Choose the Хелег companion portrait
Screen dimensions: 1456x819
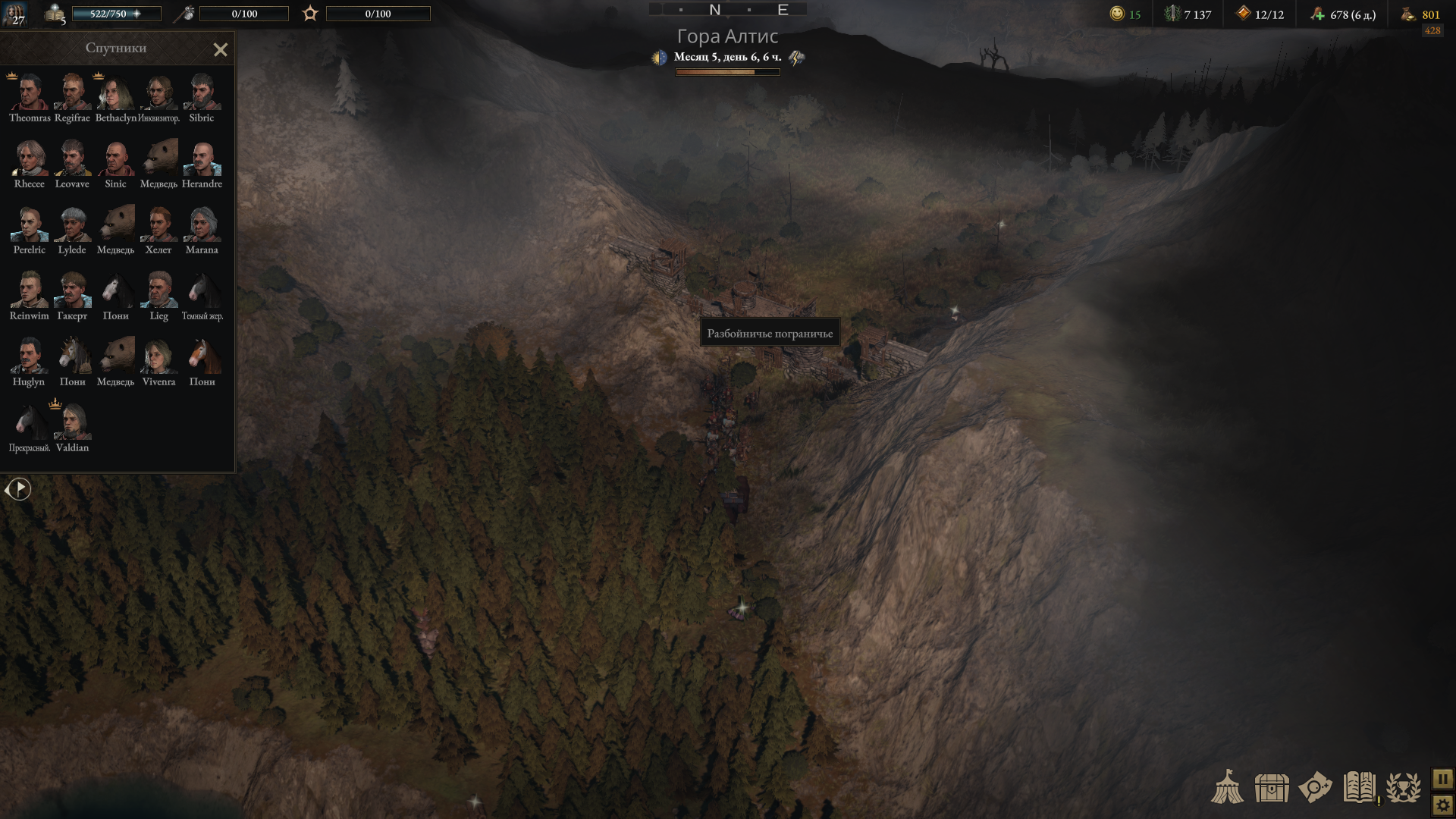[158, 224]
